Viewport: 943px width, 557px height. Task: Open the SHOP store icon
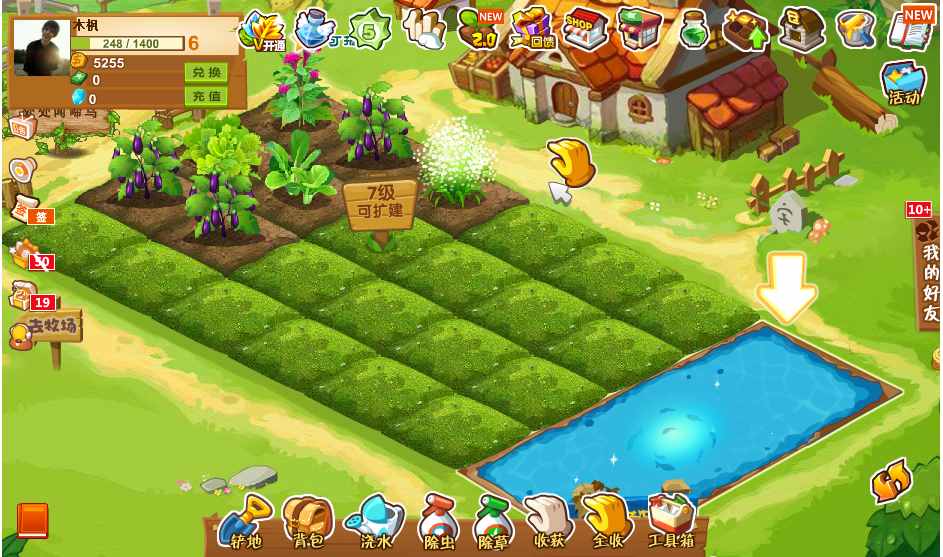[x=584, y=28]
